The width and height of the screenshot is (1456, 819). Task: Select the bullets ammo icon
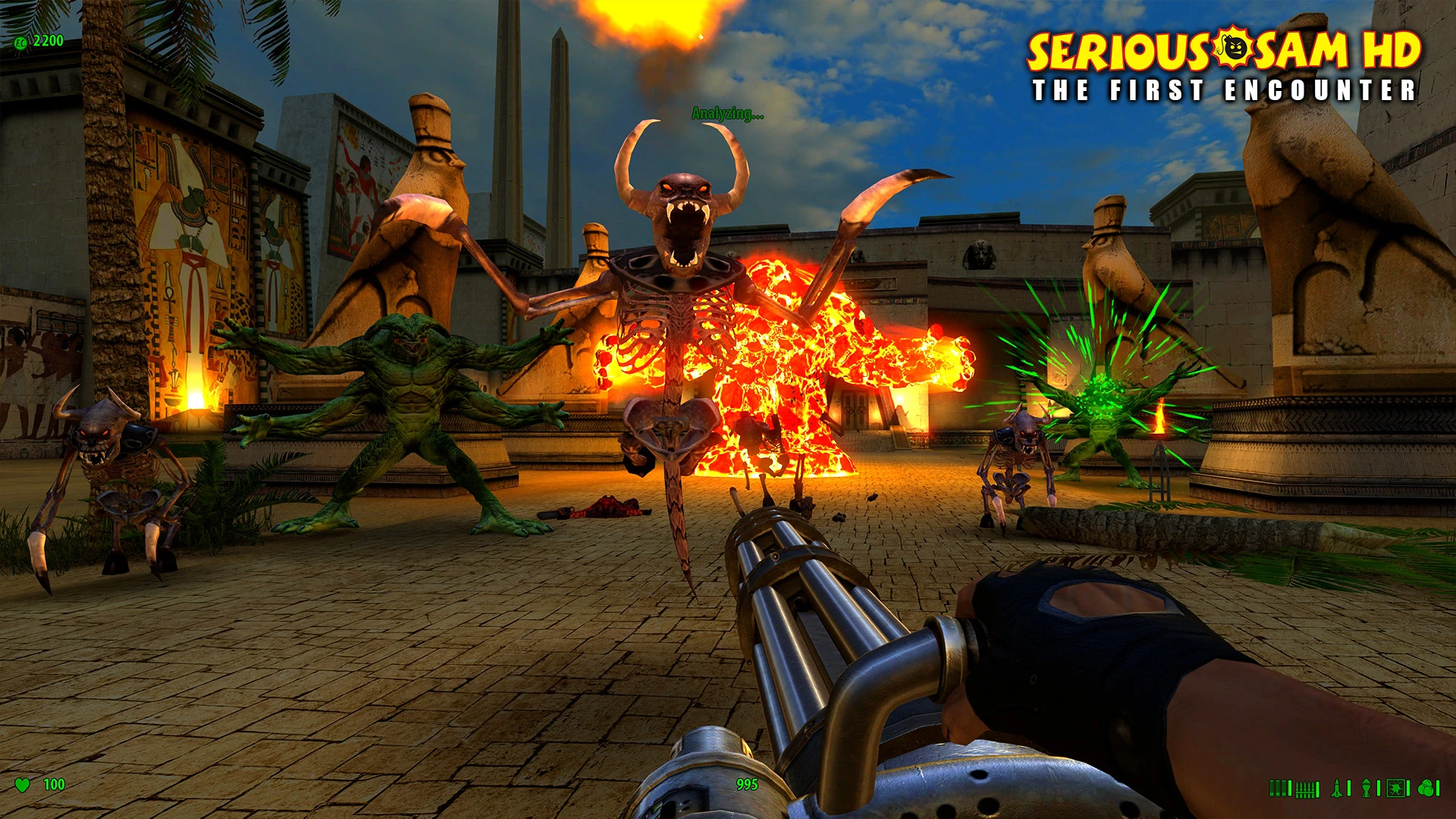click(1306, 789)
